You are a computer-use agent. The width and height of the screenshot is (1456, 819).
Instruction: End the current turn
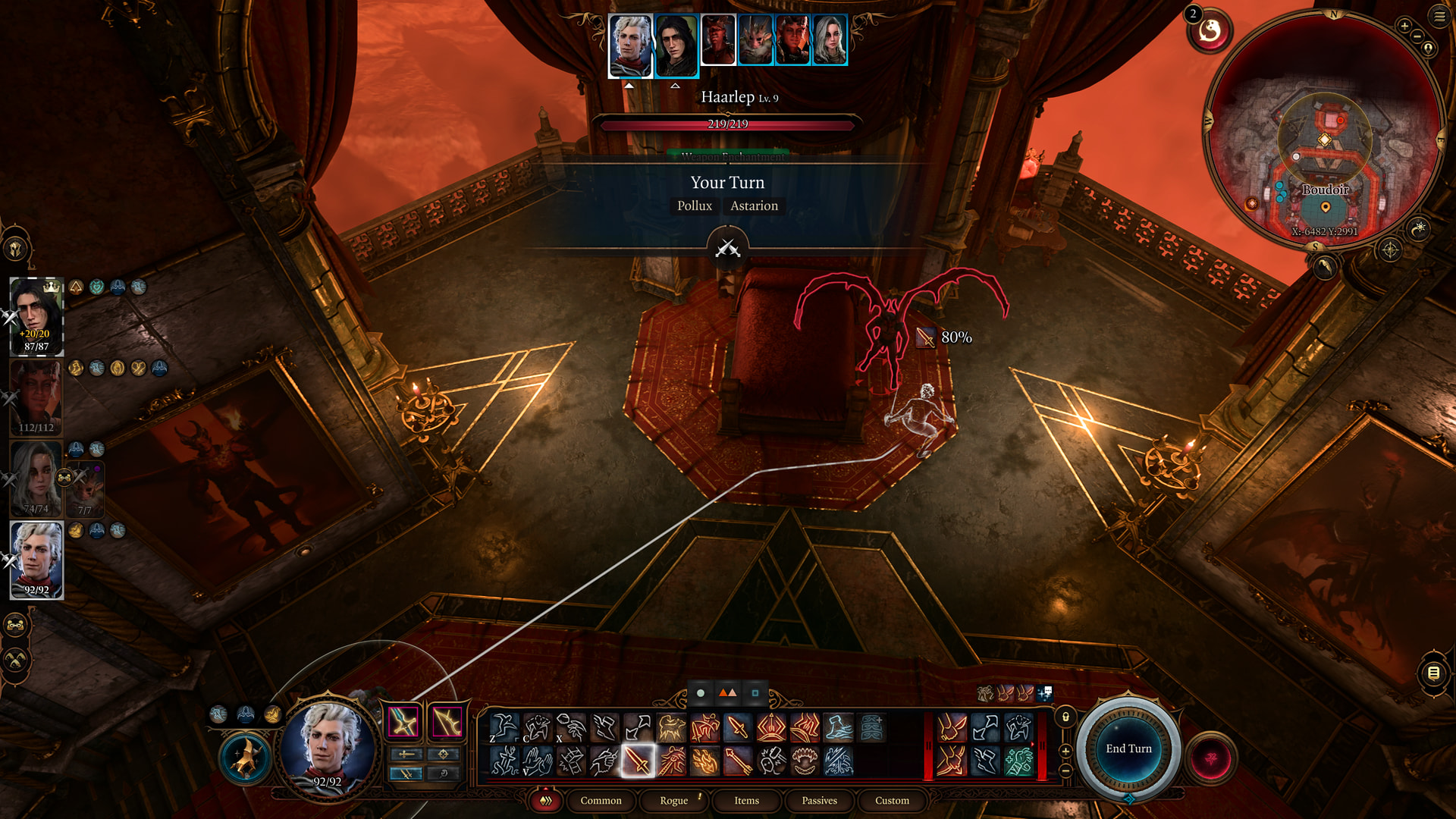coord(1128,748)
